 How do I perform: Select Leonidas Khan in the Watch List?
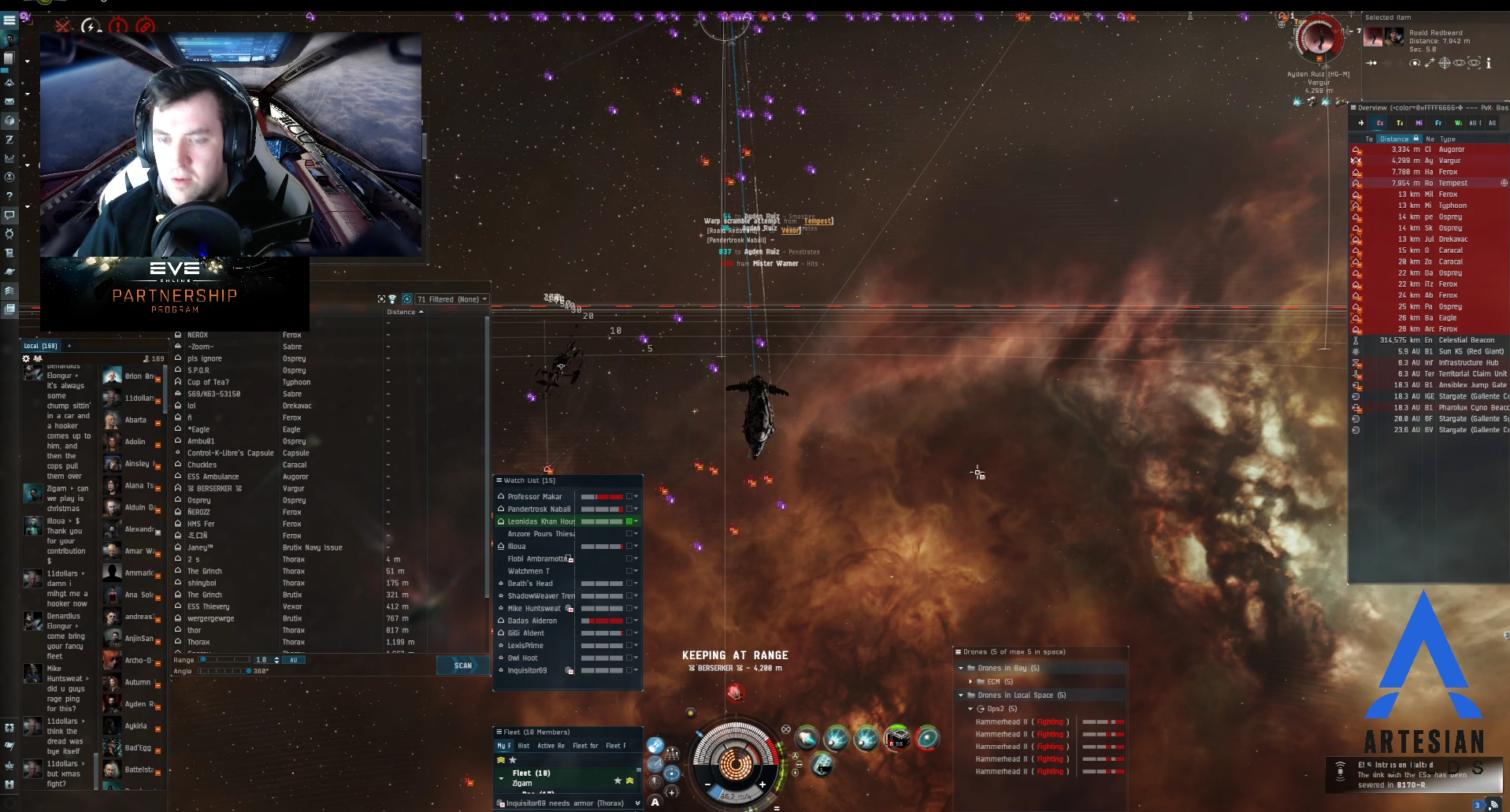click(x=540, y=521)
